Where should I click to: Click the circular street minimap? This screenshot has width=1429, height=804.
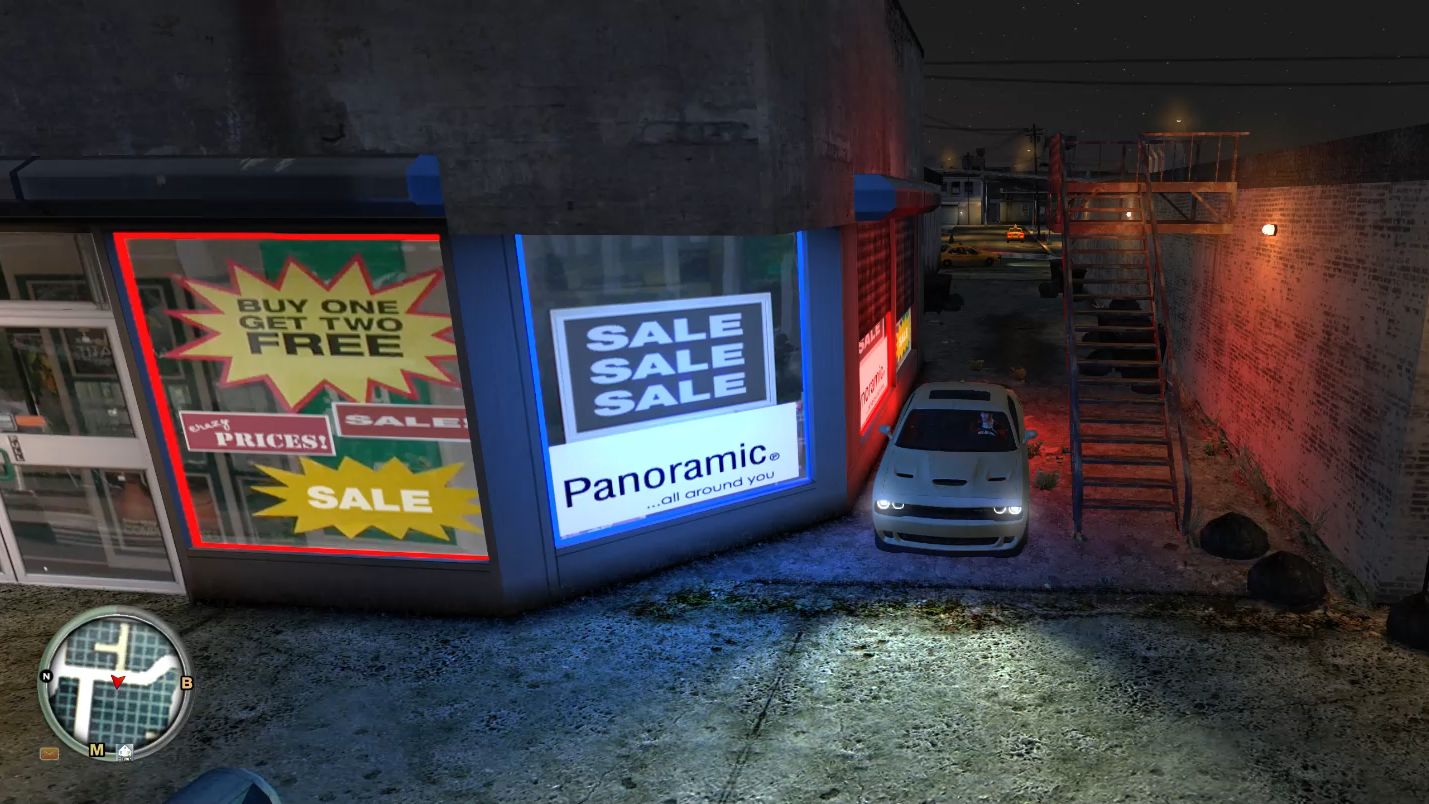116,683
